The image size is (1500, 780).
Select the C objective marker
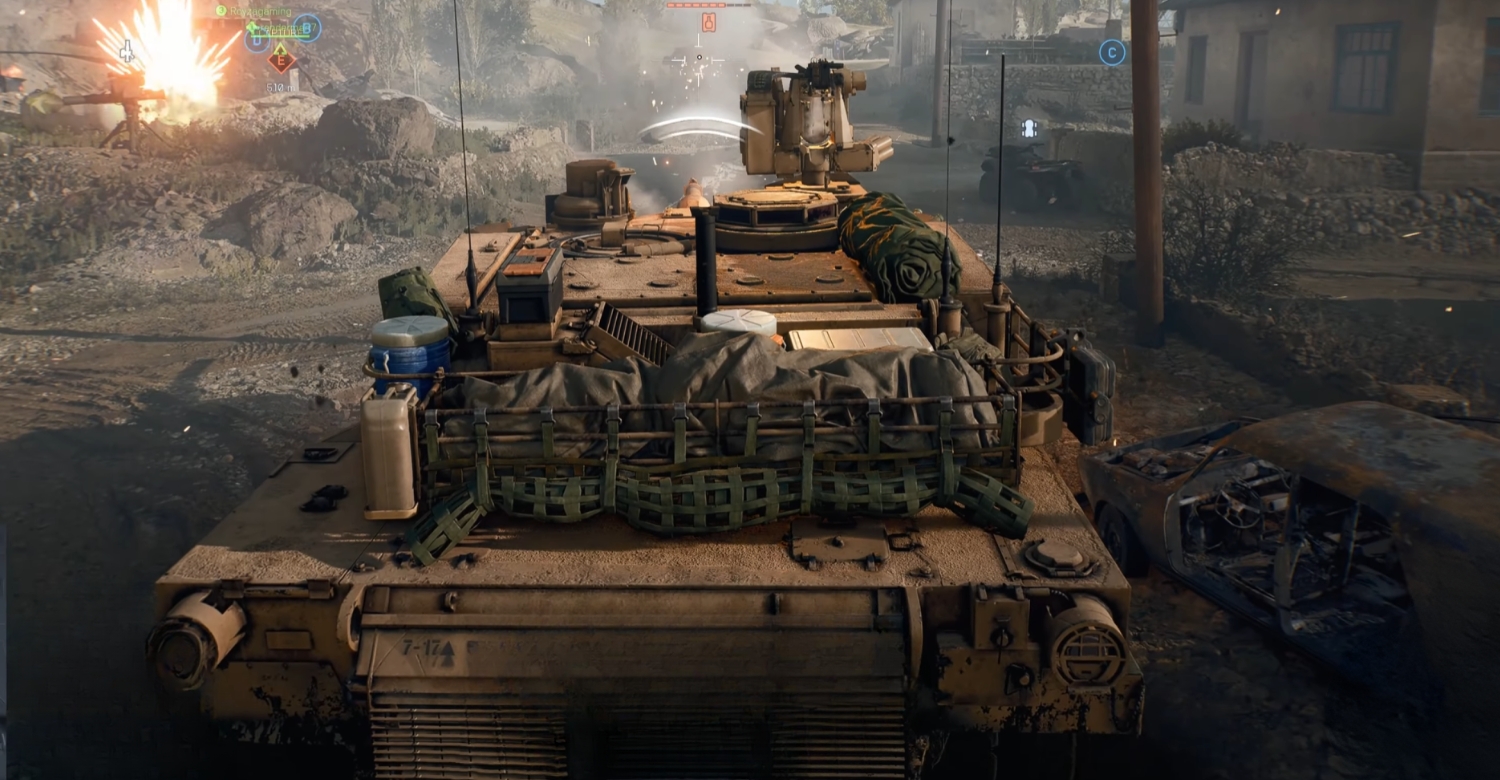(x=1112, y=52)
